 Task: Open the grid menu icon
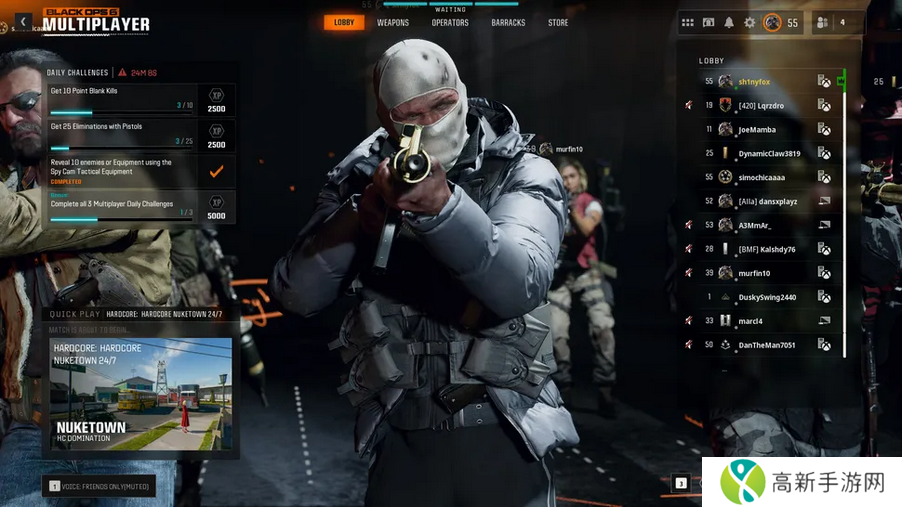point(687,23)
